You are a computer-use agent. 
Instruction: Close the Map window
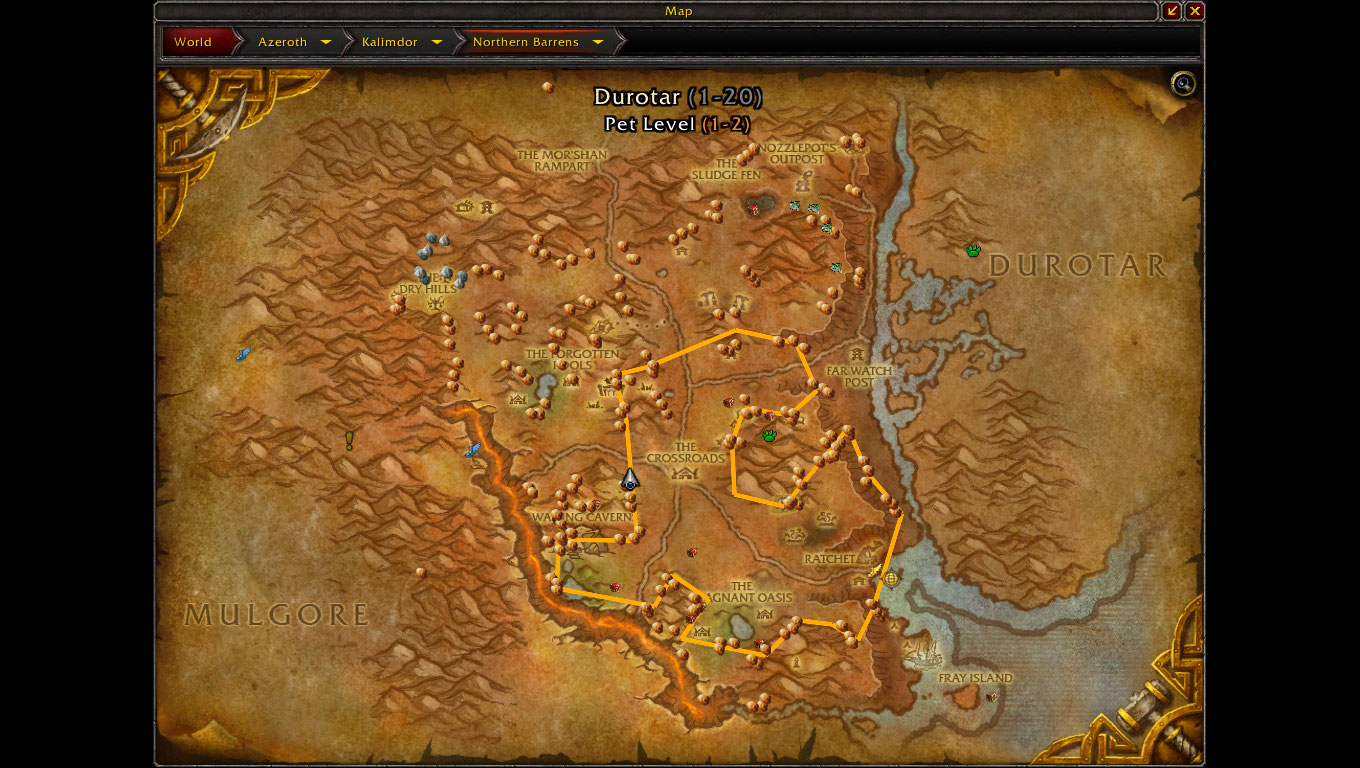point(1194,11)
